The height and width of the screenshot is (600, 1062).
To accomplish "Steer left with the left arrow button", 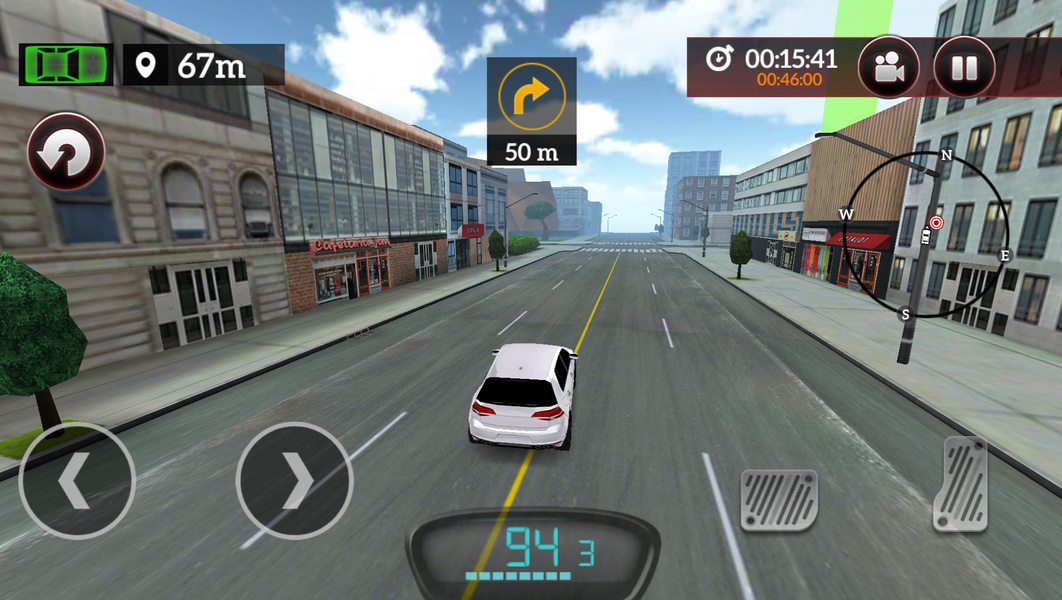I will click(x=77, y=481).
